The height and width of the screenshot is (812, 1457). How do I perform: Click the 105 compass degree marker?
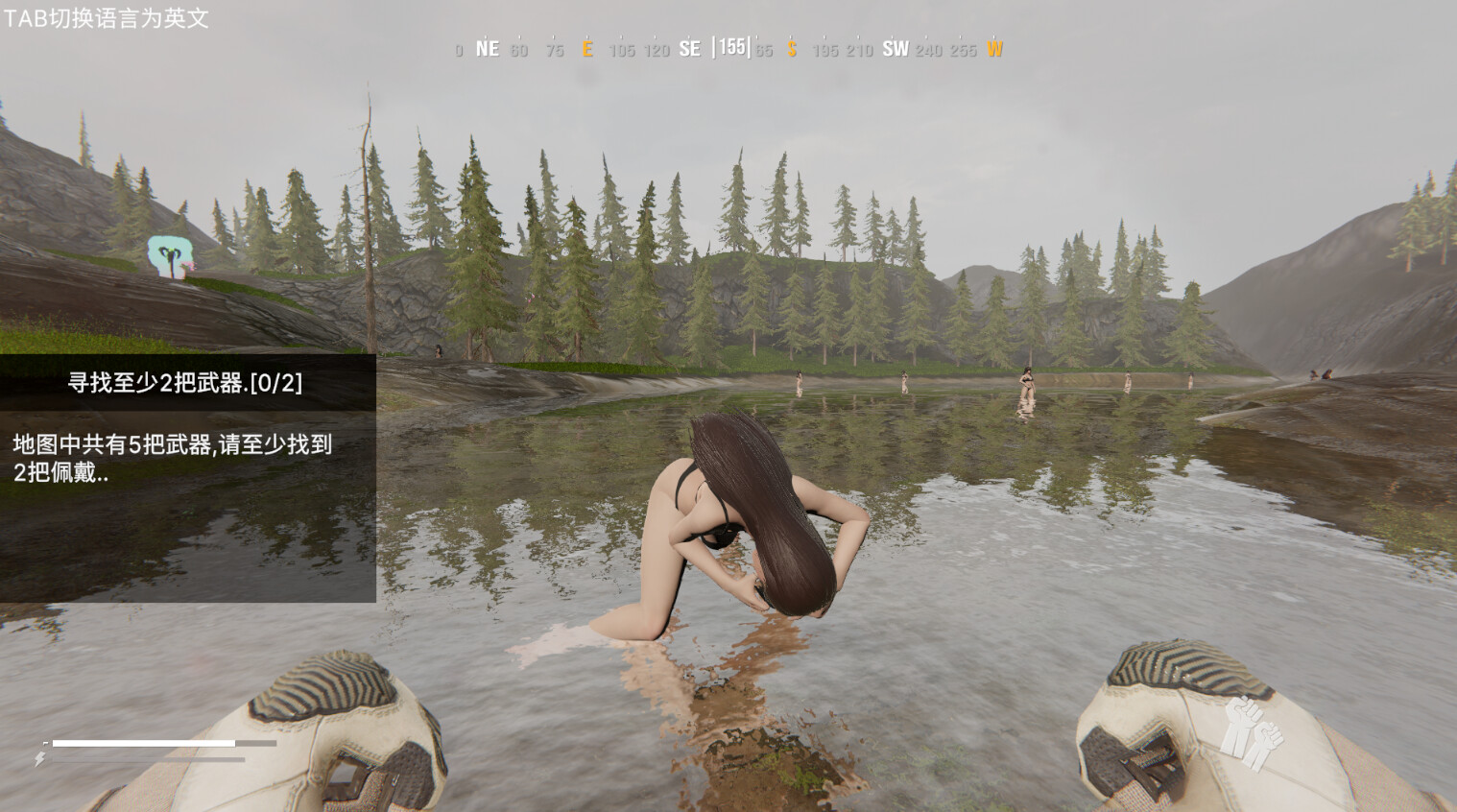click(x=620, y=50)
